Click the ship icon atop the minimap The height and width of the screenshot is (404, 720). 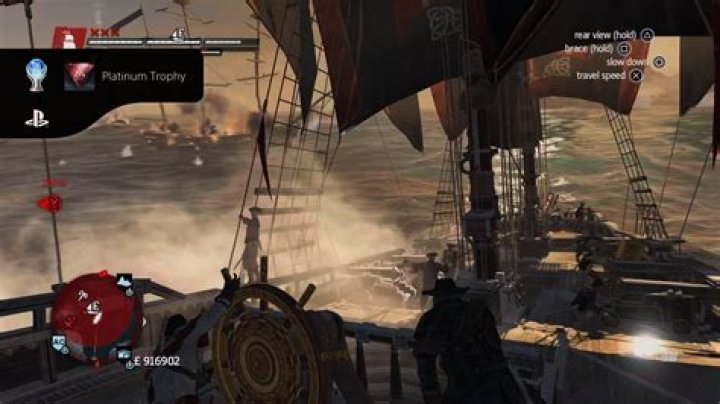(124, 281)
